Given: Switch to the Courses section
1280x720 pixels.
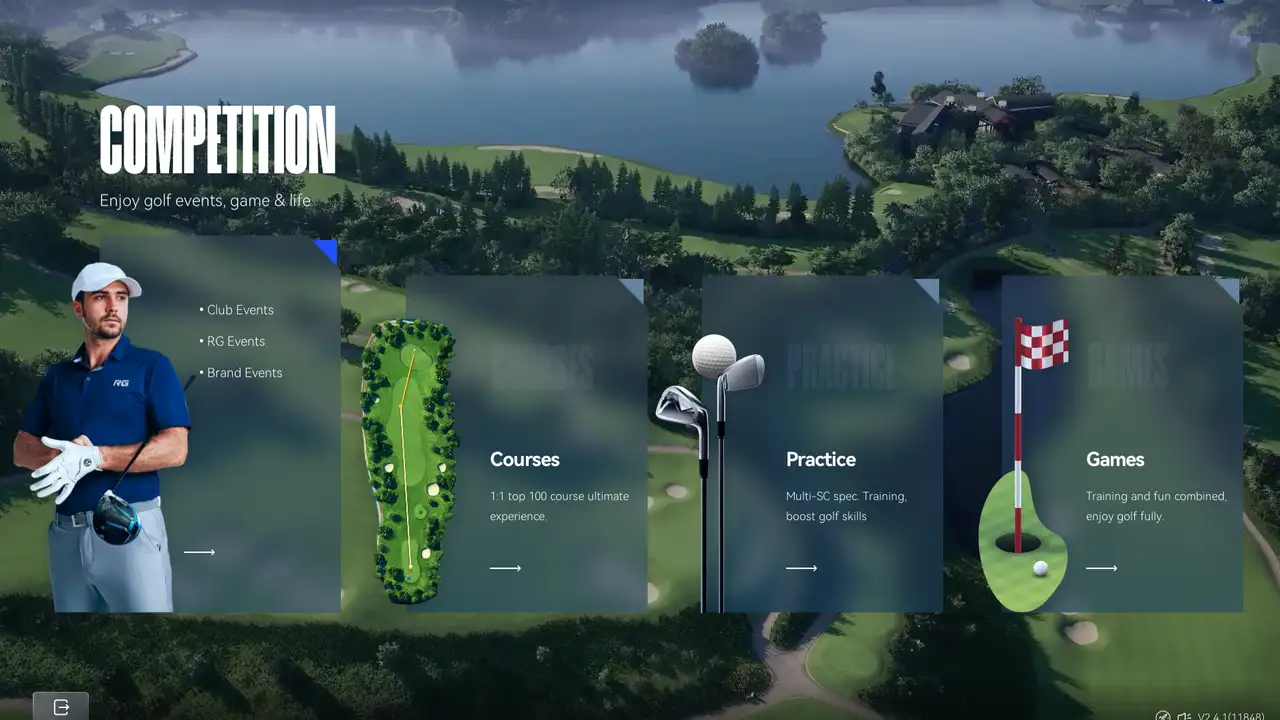Looking at the screenshot, I should click(x=524, y=459).
